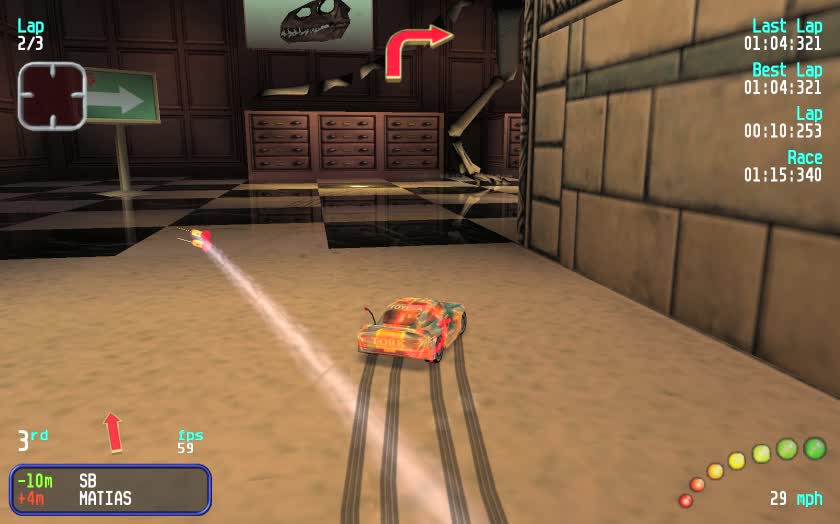Click the weapon pickup slot icon
Screen dimensions: 840x524
(52, 95)
